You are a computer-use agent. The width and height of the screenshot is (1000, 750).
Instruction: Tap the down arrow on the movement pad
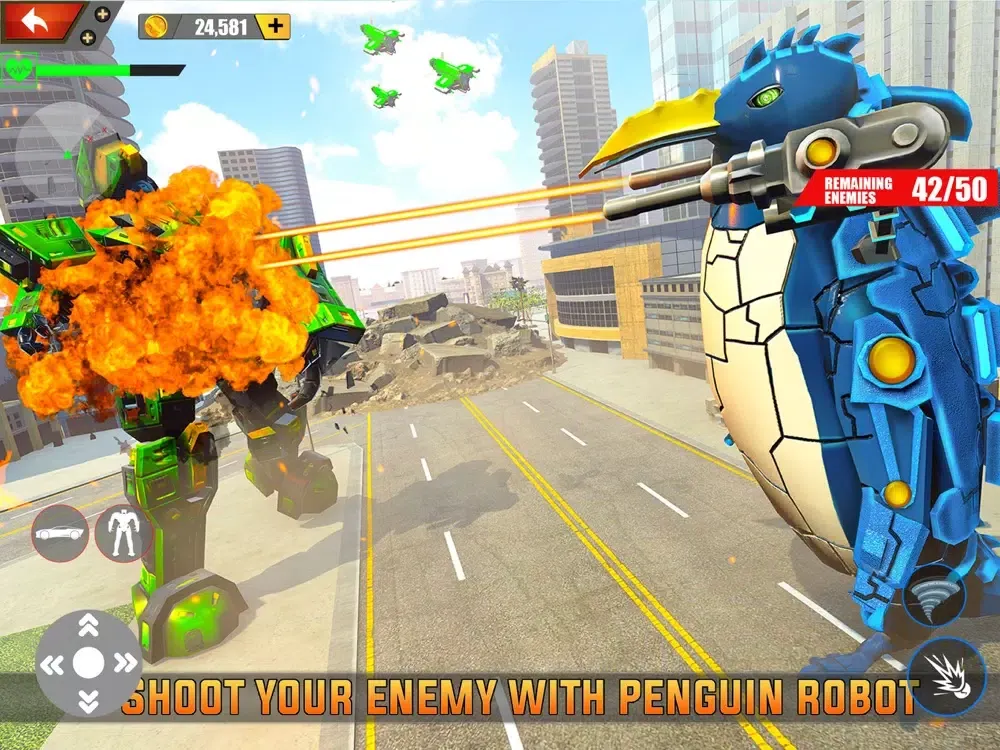coord(88,698)
